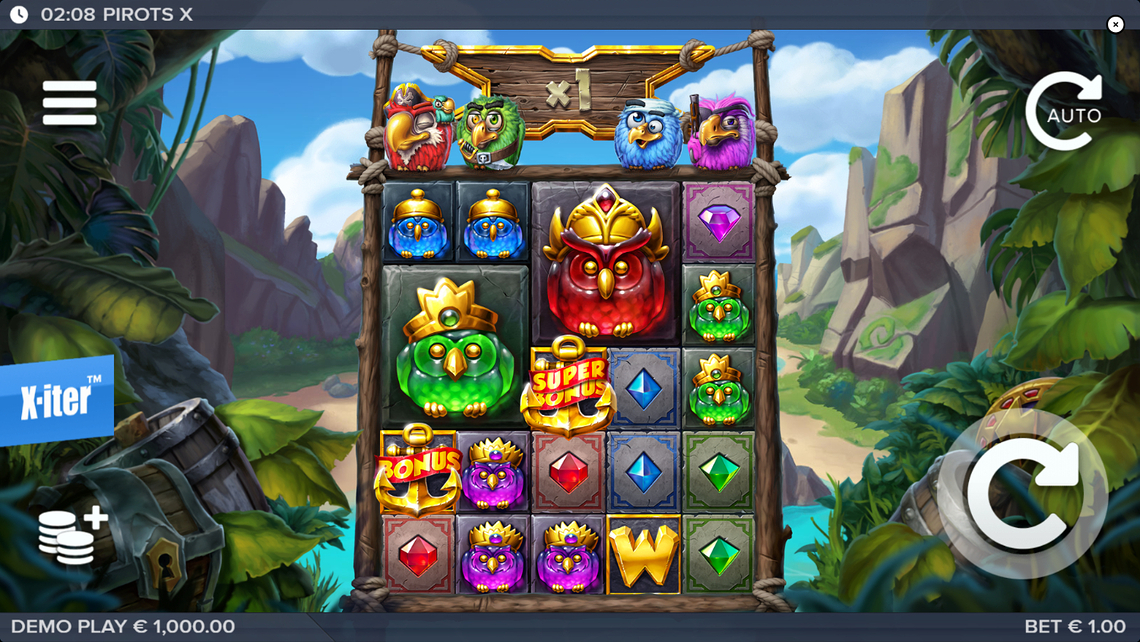Screen dimensions: 1140x642
Task: Open the hamburger menu
Action: coord(70,103)
